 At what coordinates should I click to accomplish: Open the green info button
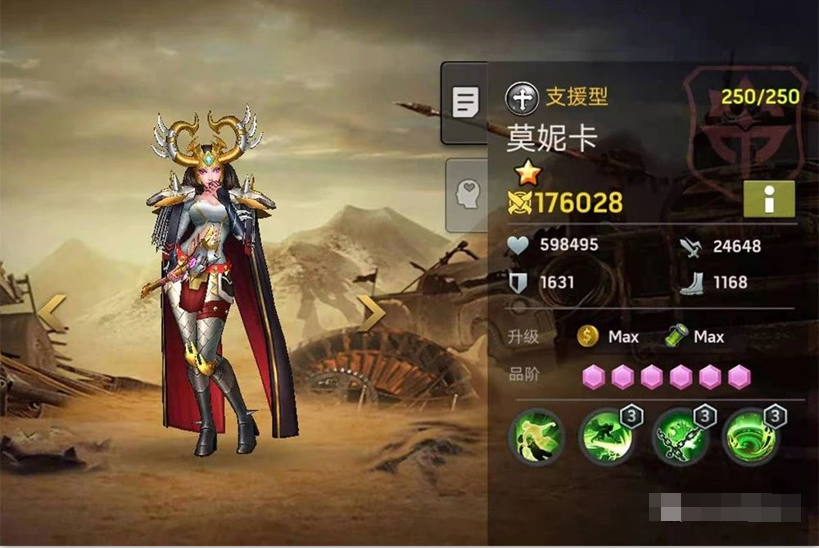point(768,199)
